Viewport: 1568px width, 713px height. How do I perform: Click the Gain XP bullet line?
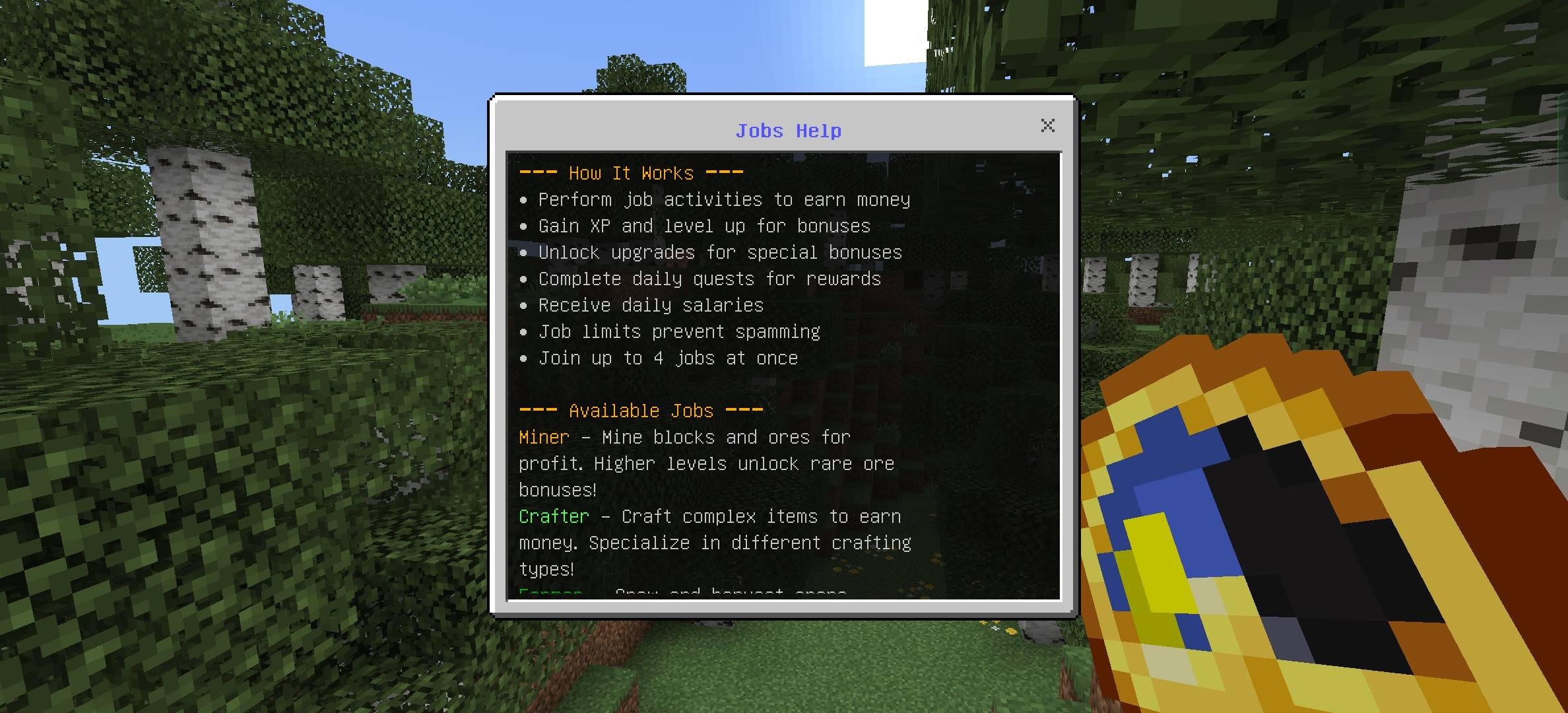coord(703,226)
